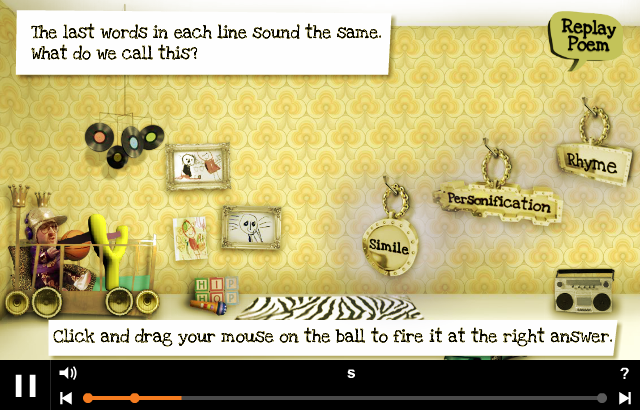Select the Personification answer sign
This screenshot has width=640, height=410.
pos(499,202)
